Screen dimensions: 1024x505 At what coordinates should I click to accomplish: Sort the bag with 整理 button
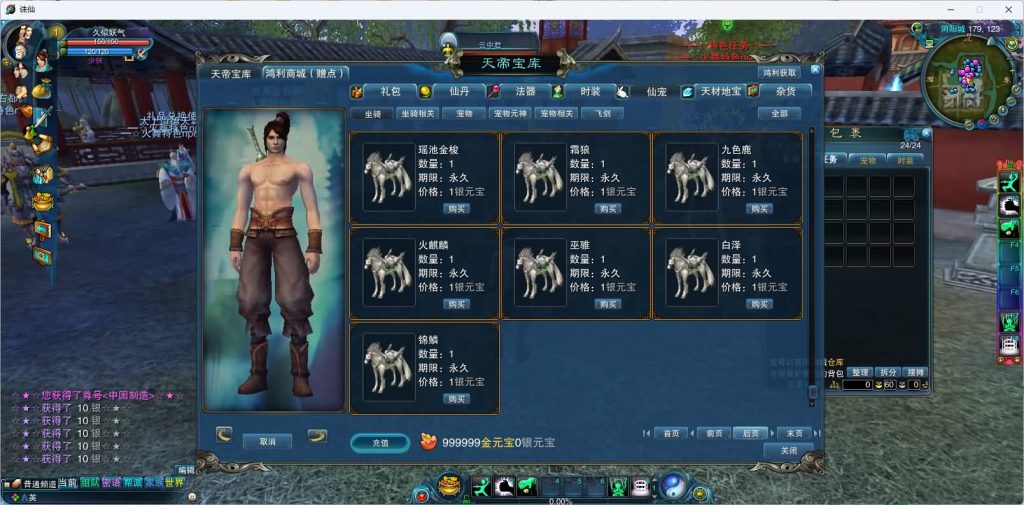[861, 372]
